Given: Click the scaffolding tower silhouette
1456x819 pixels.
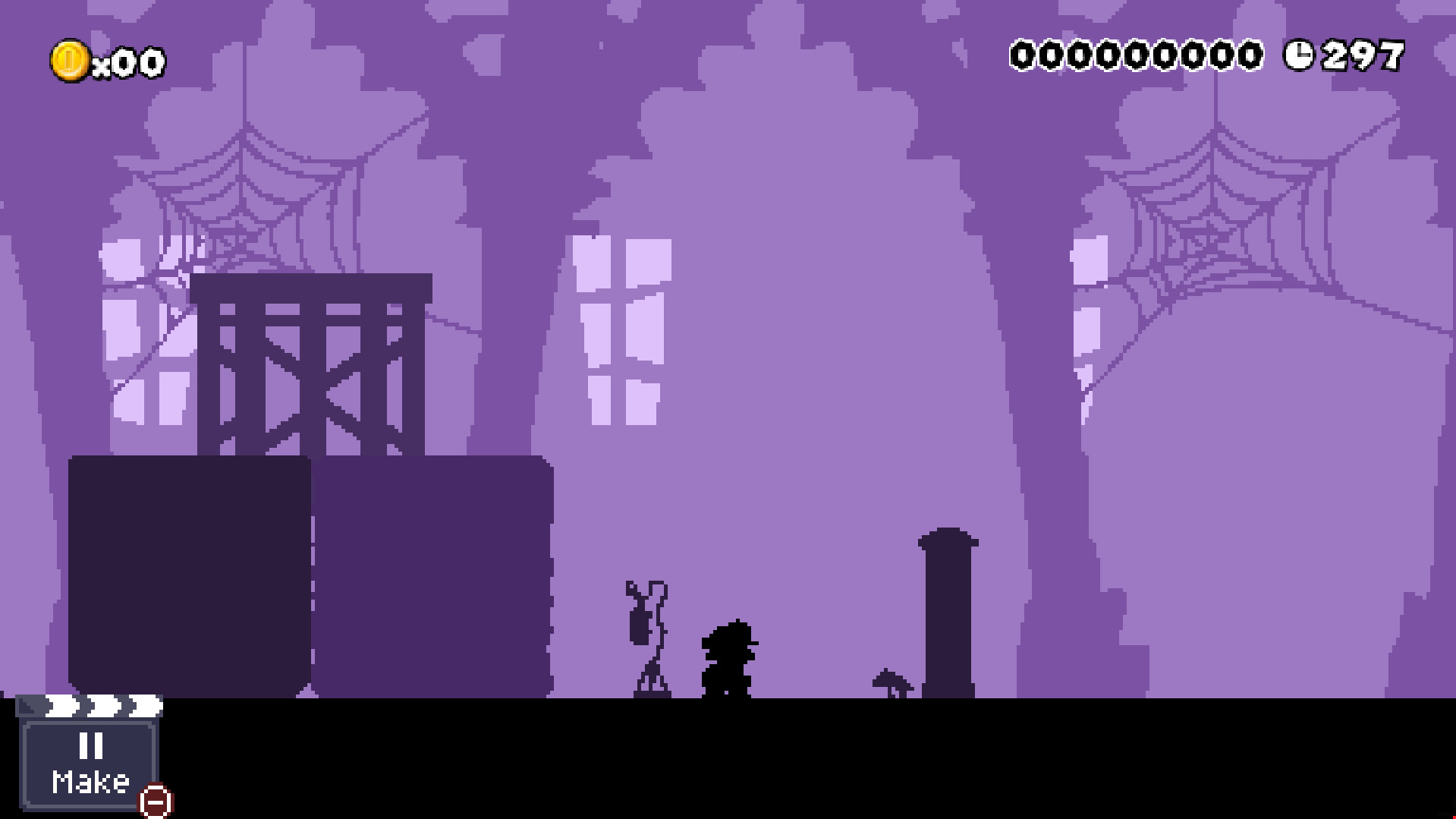Looking at the screenshot, I should (x=311, y=364).
